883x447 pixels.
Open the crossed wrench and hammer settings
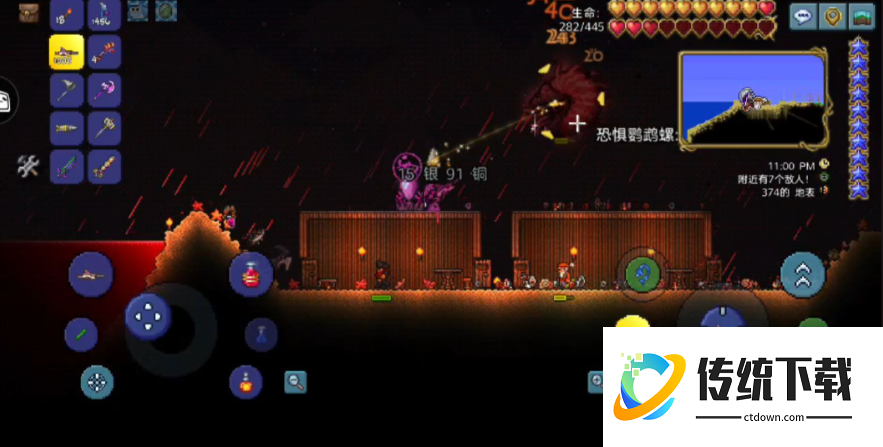27,166
